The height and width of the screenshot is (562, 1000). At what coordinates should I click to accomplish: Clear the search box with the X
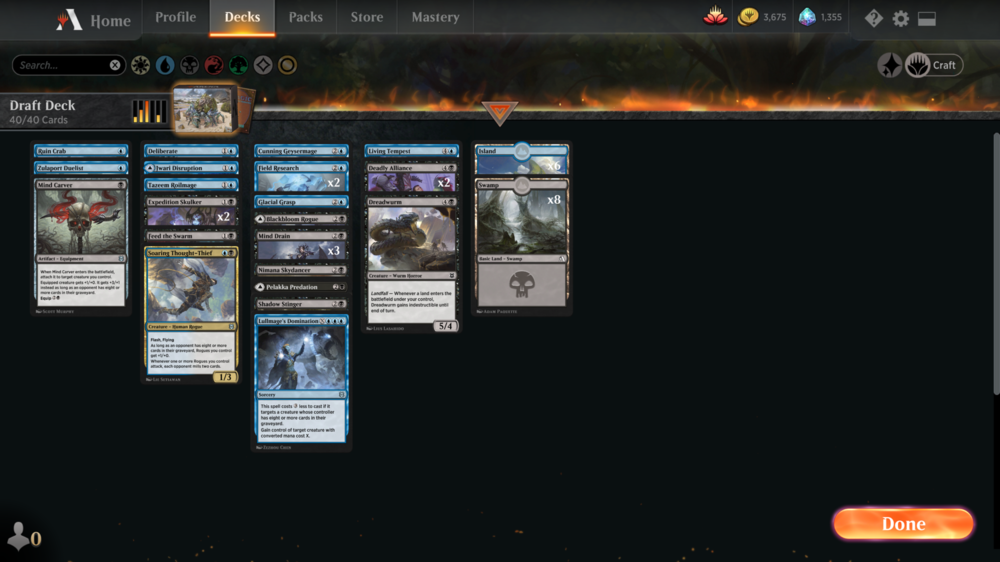click(x=115, y=65)
